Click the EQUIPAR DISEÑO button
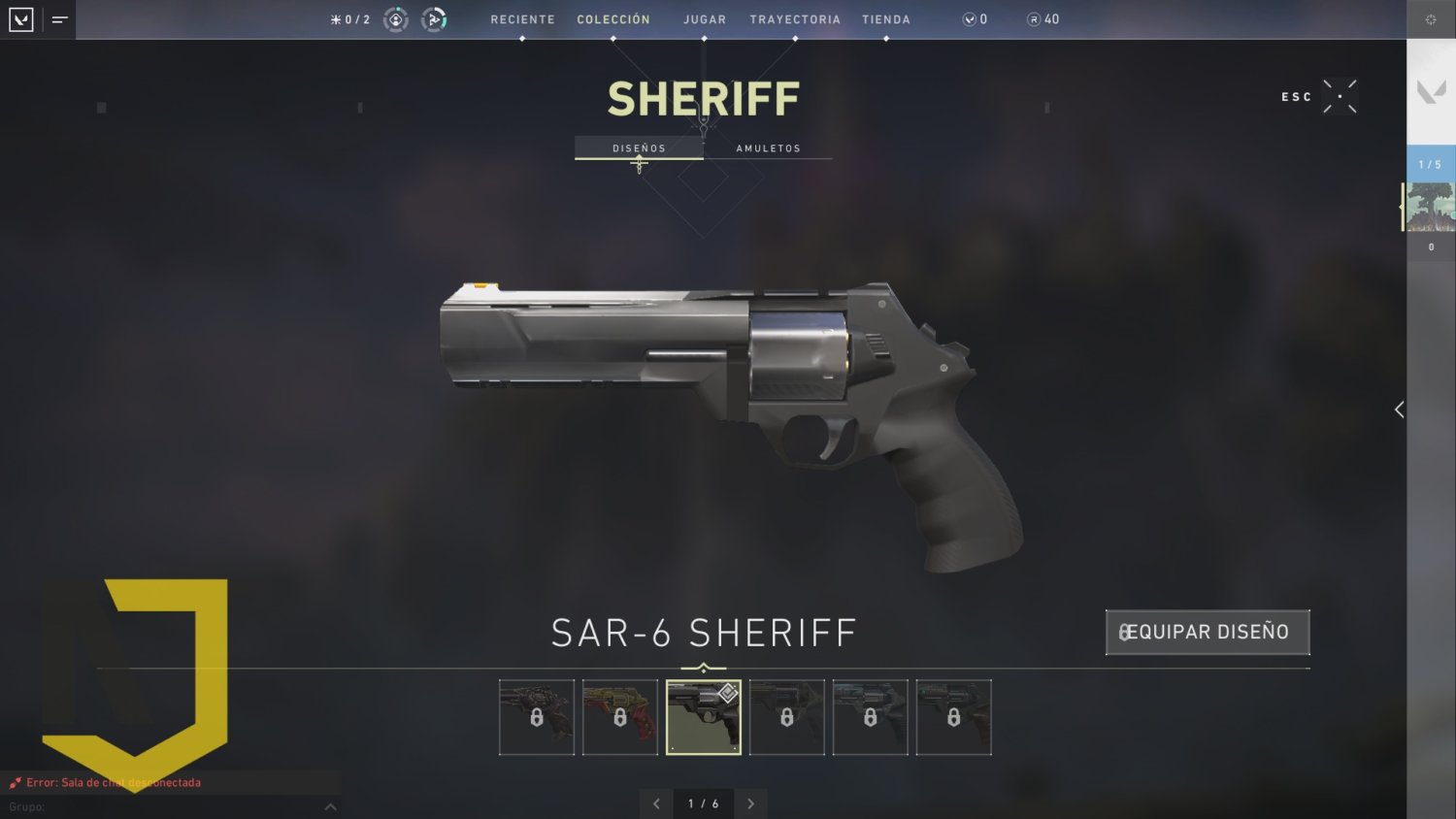Screen dimensions: 1456x819 click(1207, 632)
